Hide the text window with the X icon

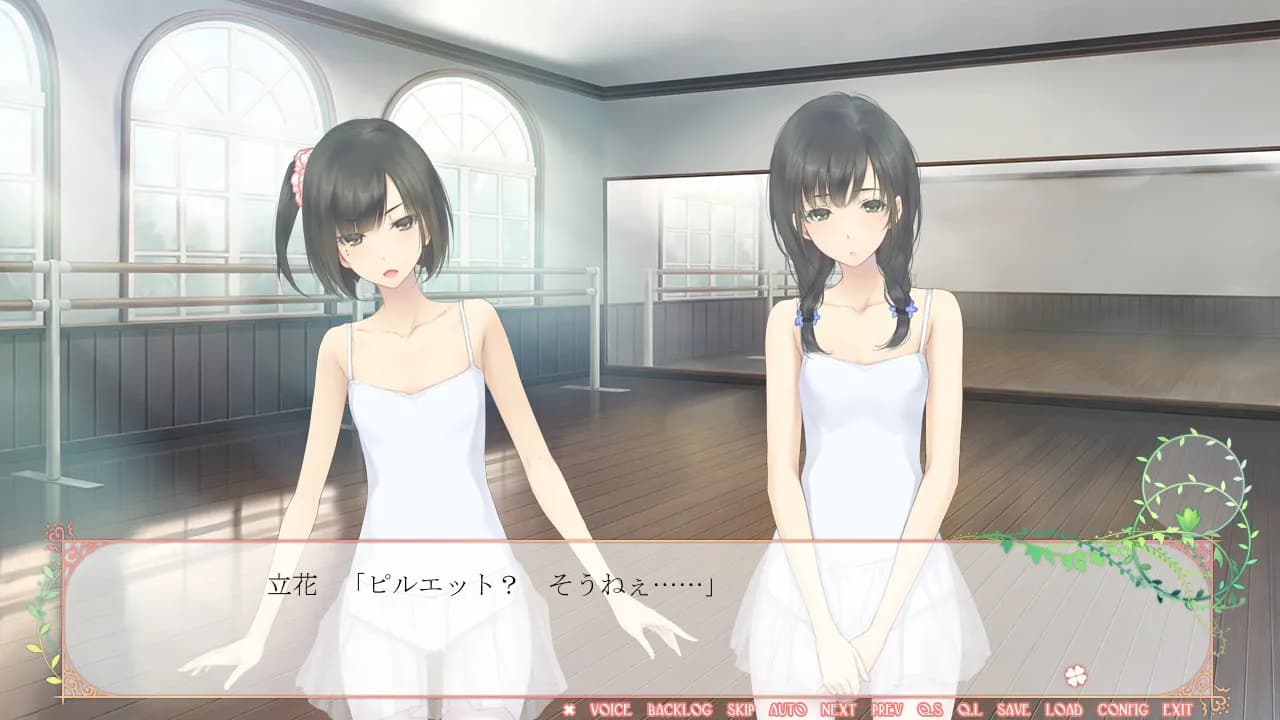click(x=570, y=709)
